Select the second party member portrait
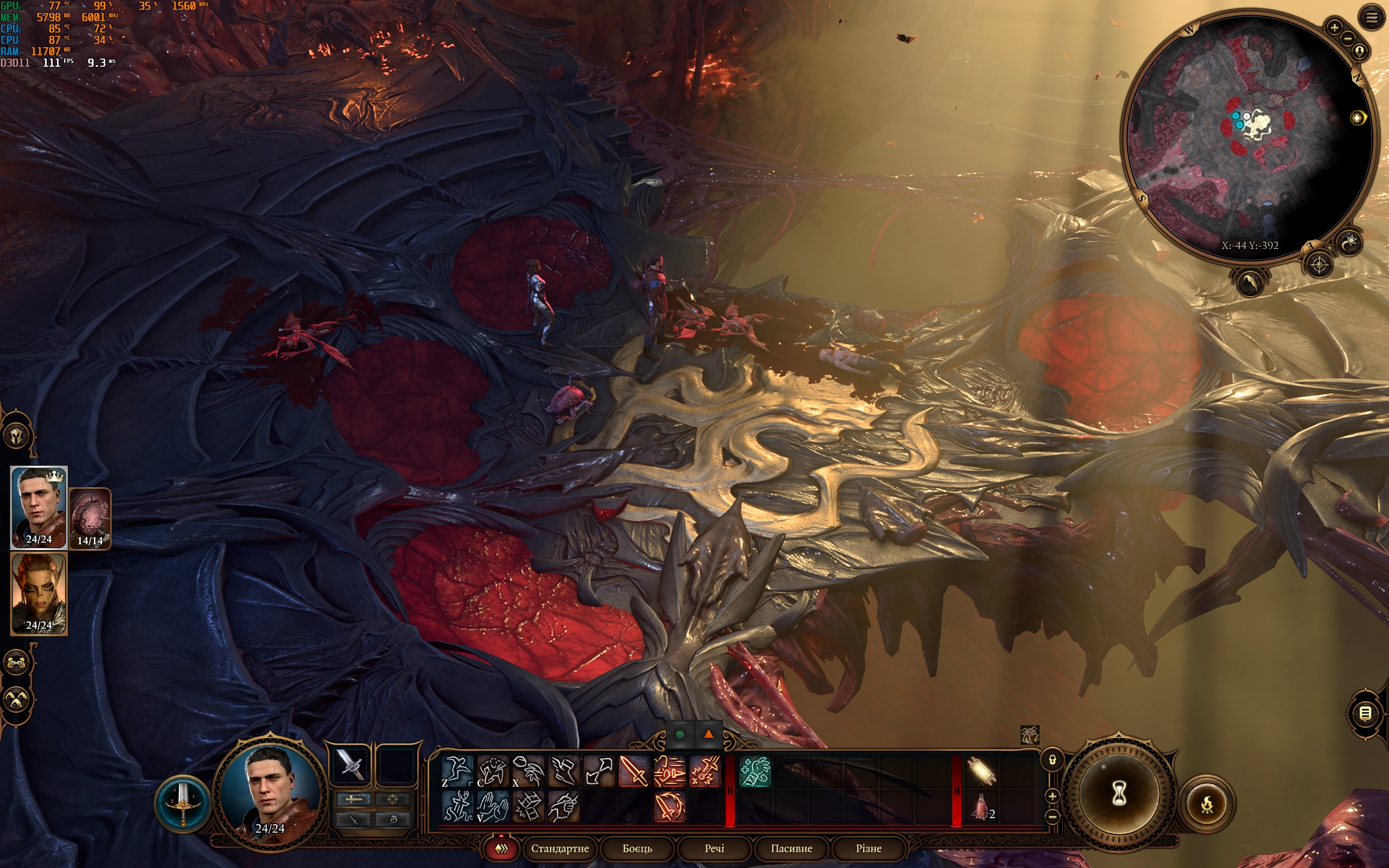1389x868 pixels. pyautogui.click(x=39, y=594)
